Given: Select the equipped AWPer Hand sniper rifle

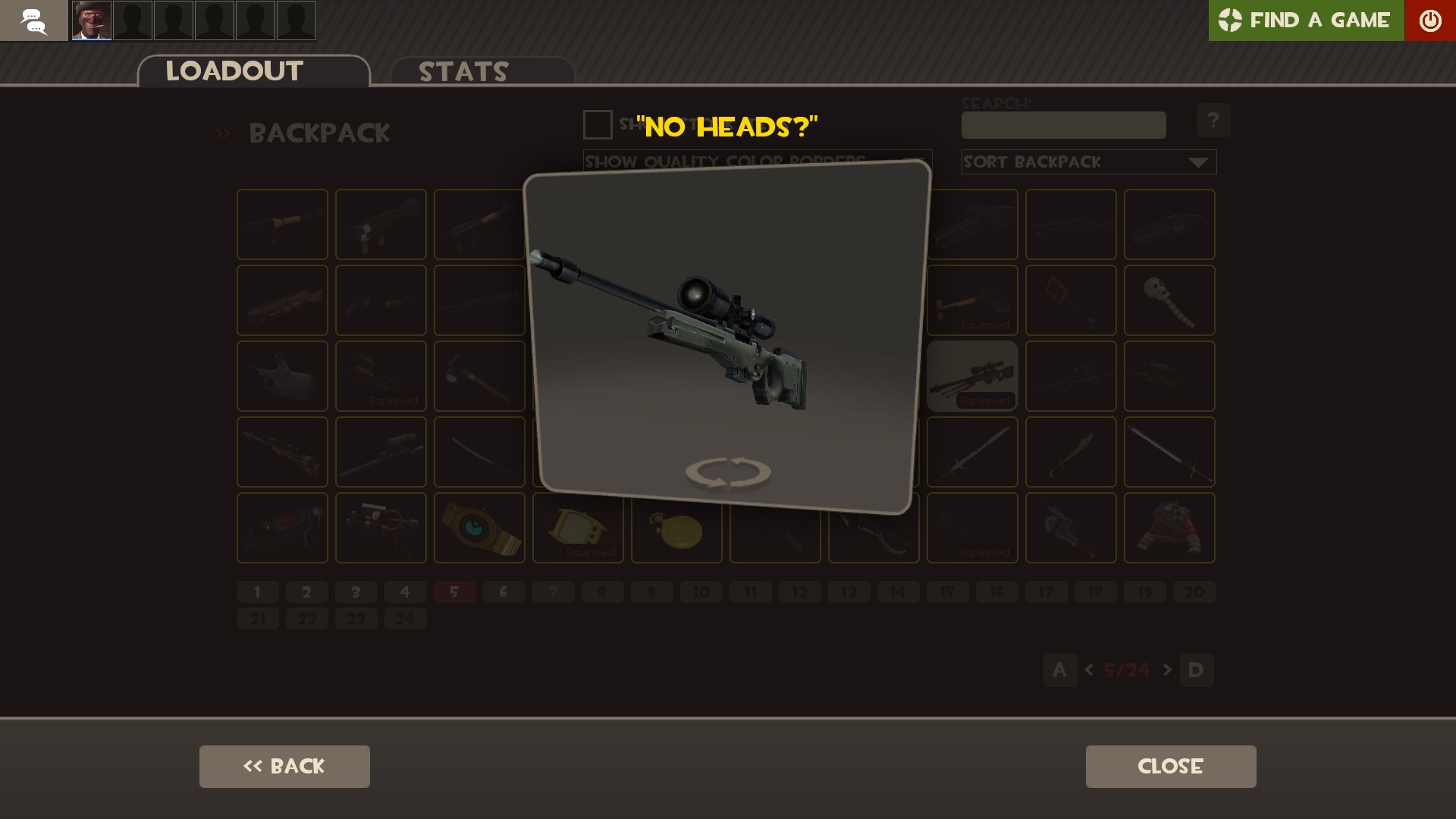Looking at the screenshot, I should point(971,375).
